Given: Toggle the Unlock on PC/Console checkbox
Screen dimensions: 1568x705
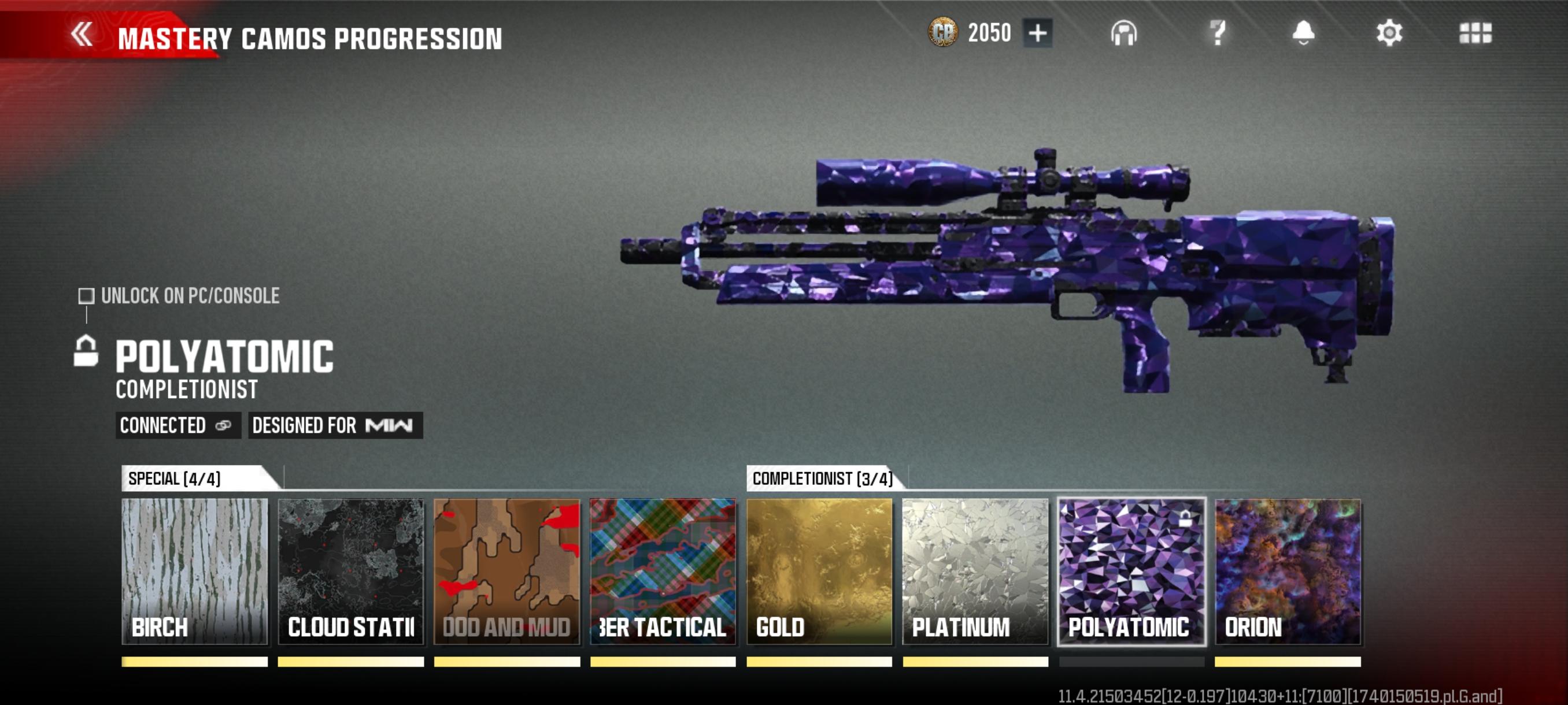Looking at the screenshot, I should point(86,296).
